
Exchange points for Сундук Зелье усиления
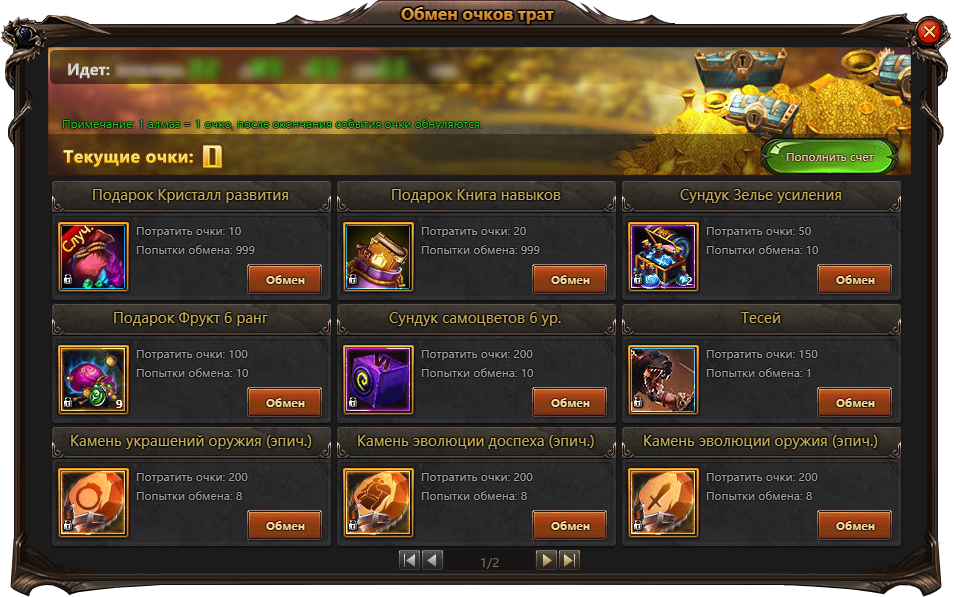pos(855,280)
